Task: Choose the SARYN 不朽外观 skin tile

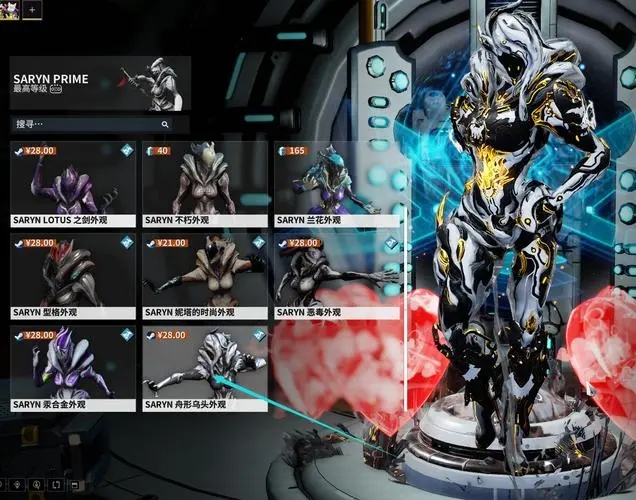Action: [x=205, y=184]
